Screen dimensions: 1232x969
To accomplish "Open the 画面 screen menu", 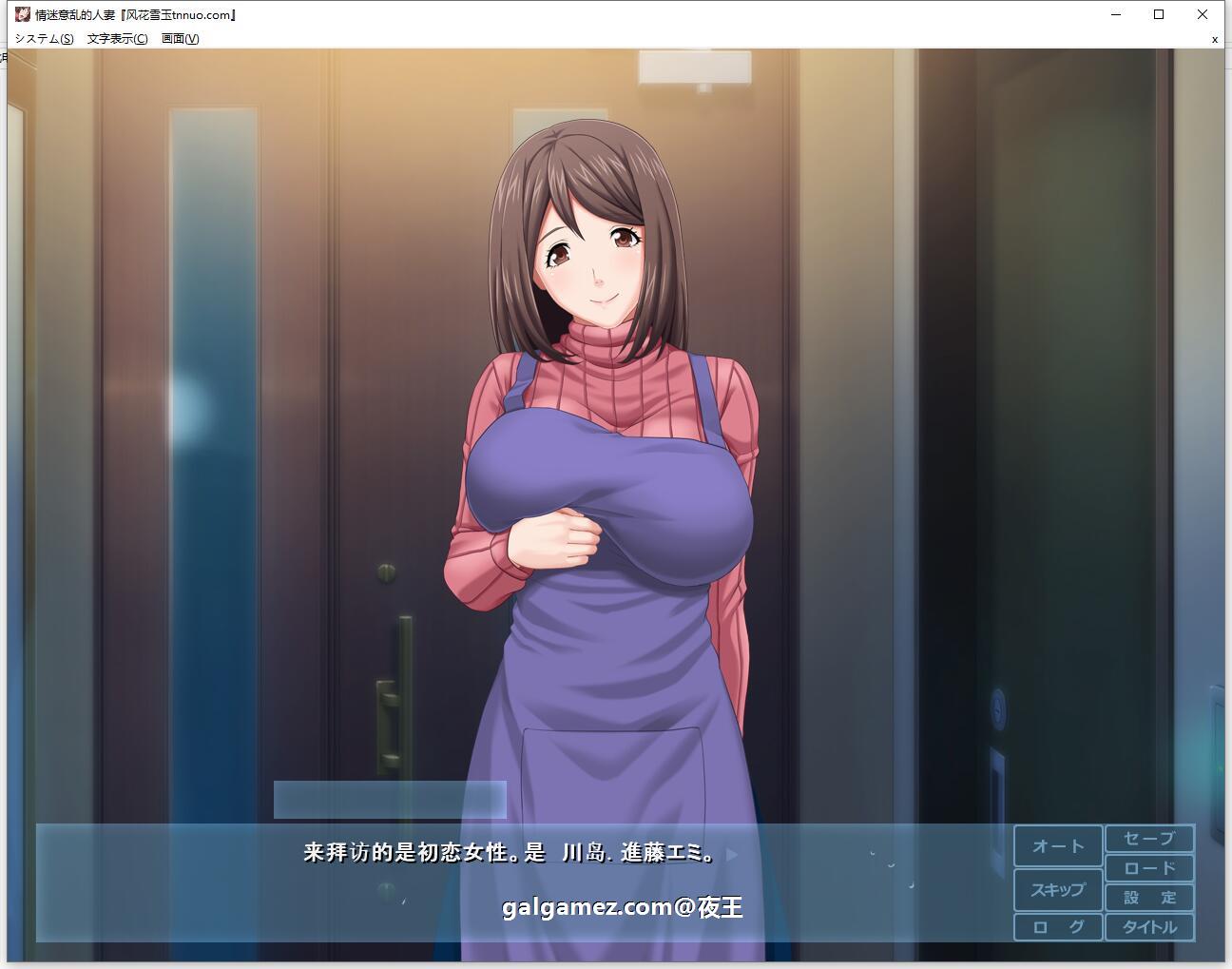I will click(x=179, y=39).
